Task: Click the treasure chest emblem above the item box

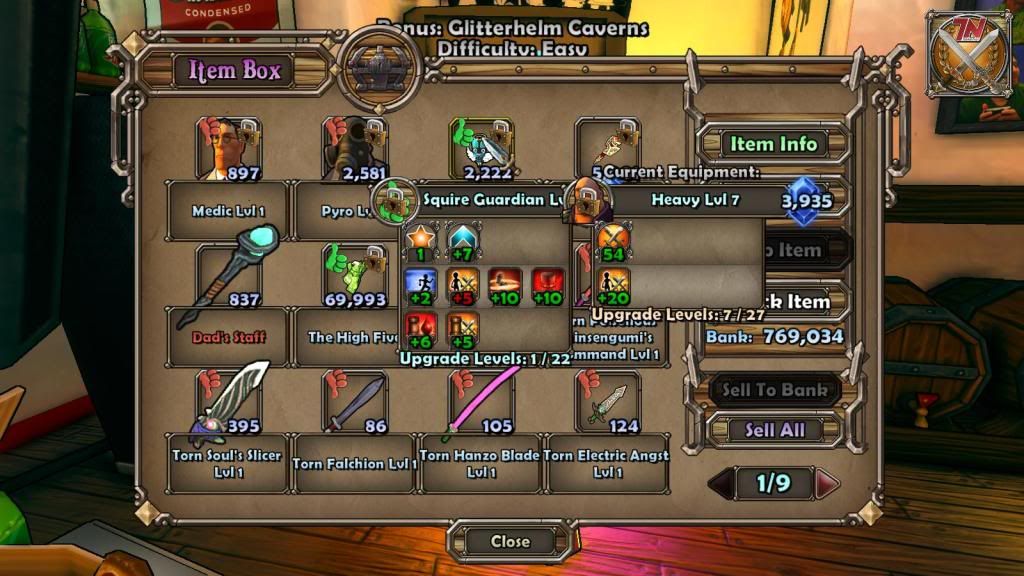Action: coord(378,69)
